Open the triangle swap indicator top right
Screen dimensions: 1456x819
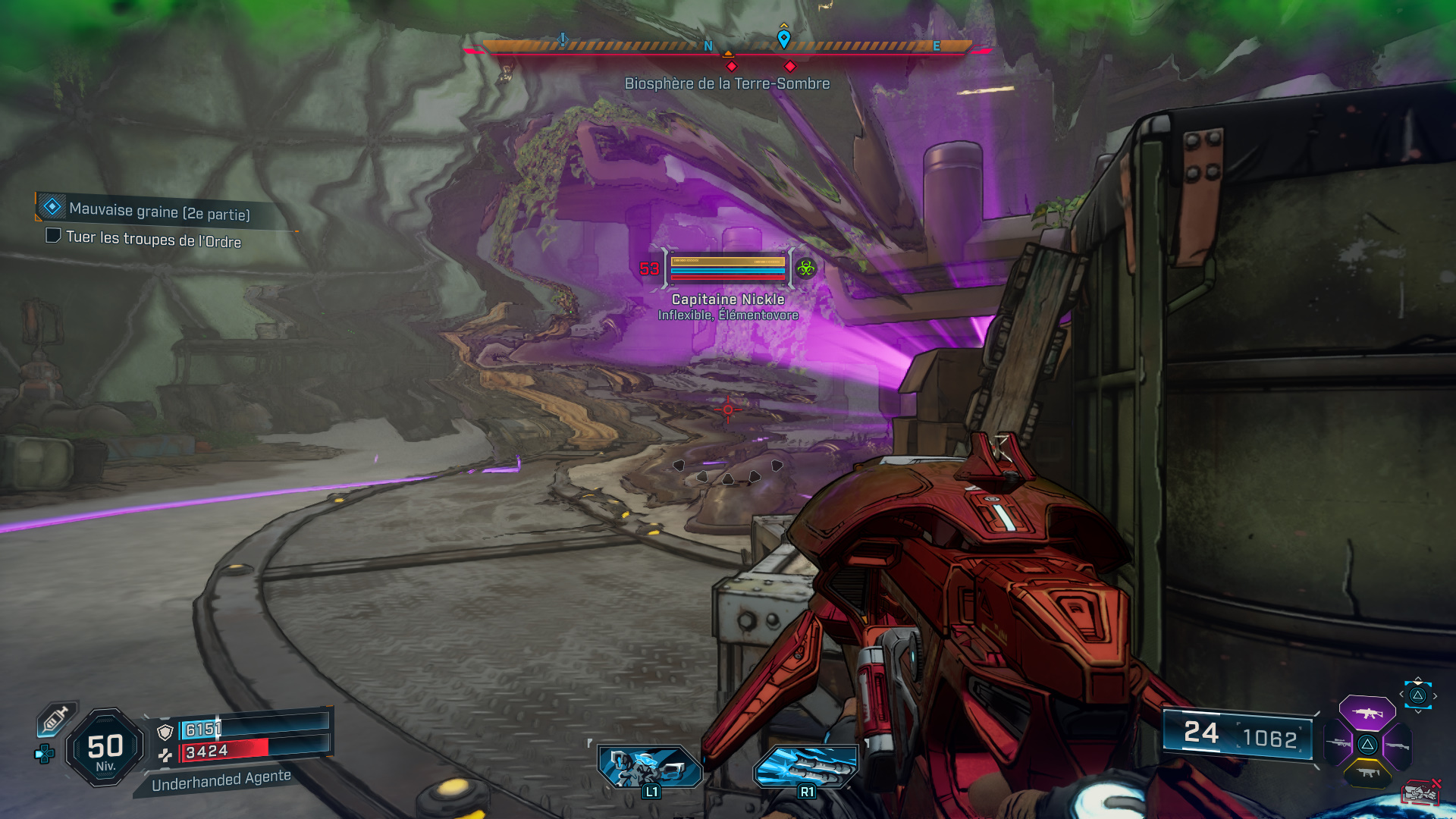coord(1417,695)
